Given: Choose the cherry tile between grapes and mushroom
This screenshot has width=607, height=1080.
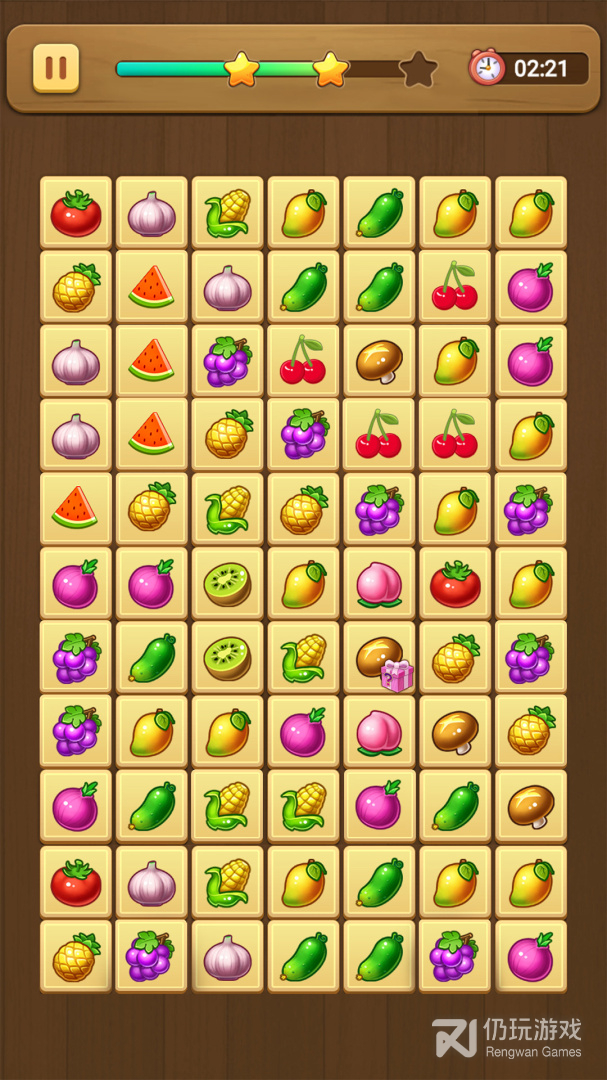Looking at the screenshot, I should click(303, 362).
